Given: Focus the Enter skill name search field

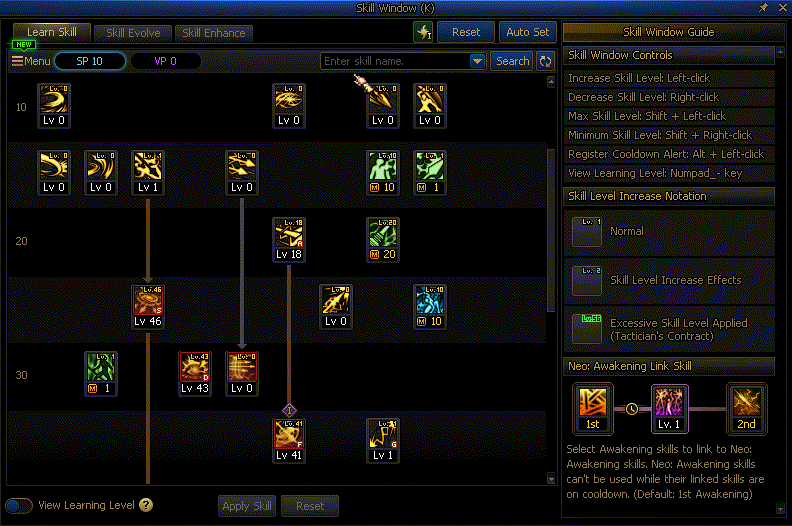Looking at the screenshot, I should pos(394,61).
